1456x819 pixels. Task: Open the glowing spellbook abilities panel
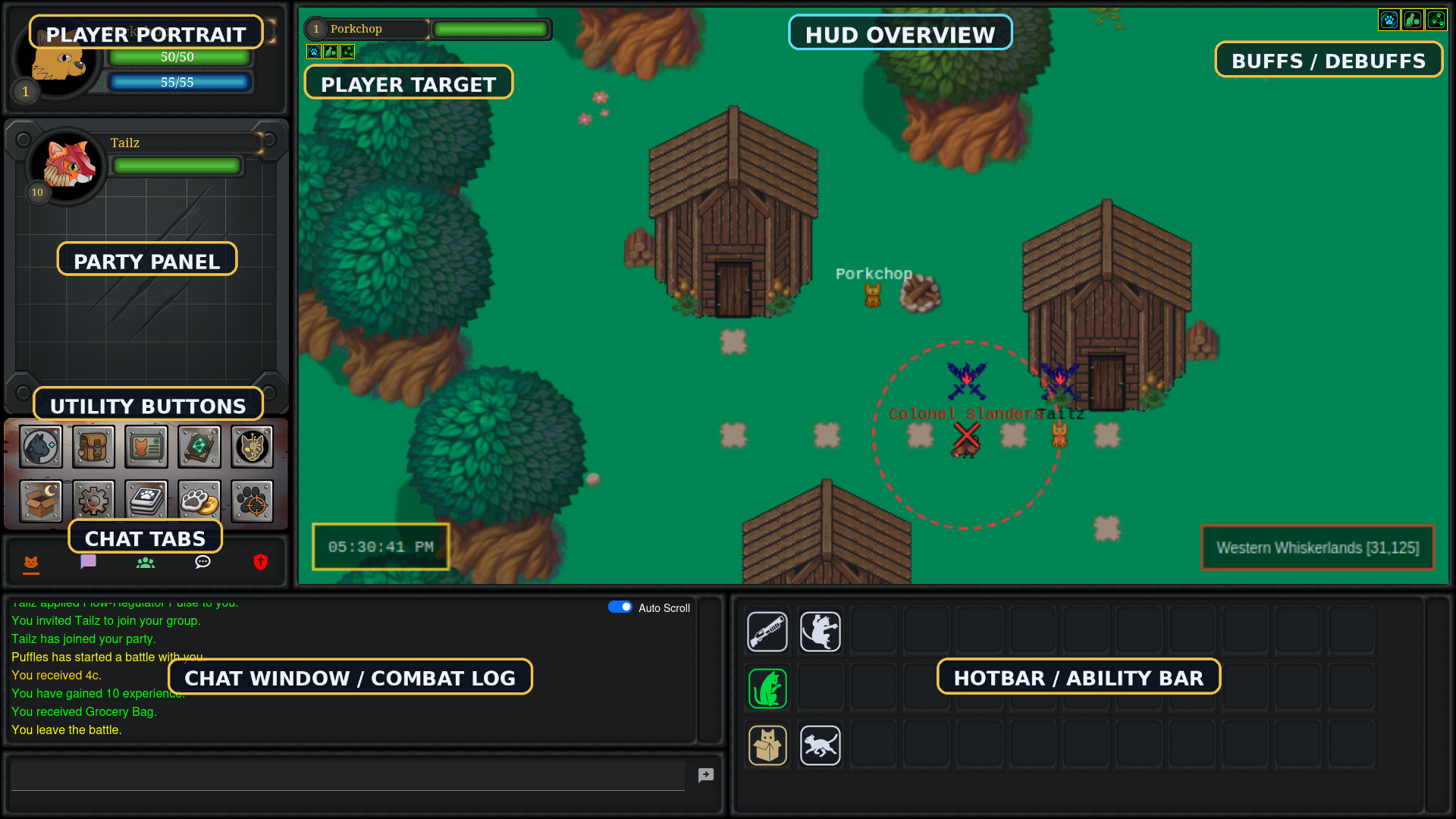[x=199, y=447]
